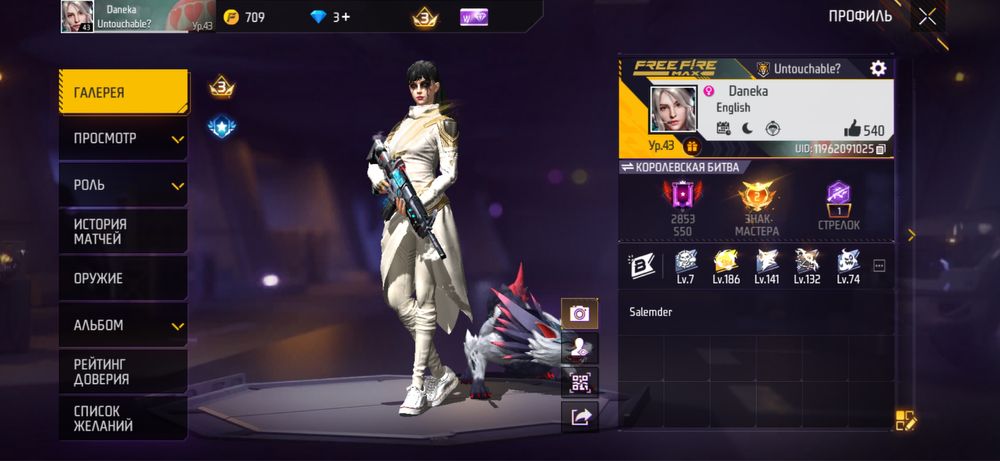Open the Галерея tab
The height and width of the screenshot is (461, 1000).
123,92
